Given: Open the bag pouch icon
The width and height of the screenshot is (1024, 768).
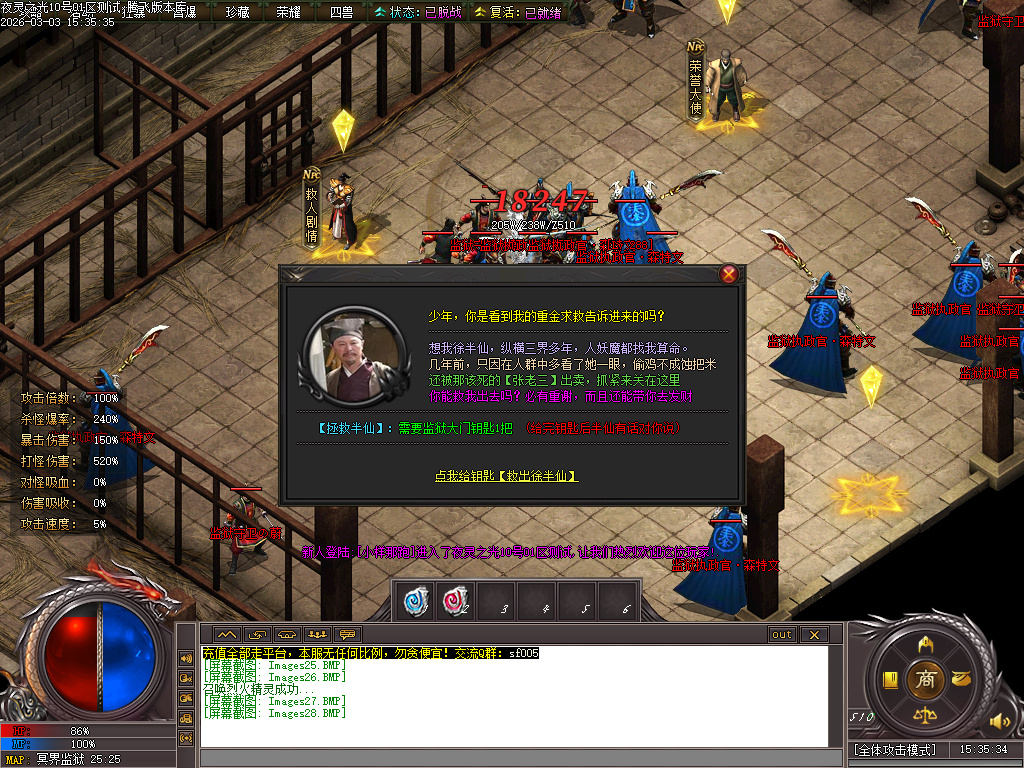Looking at the screenshot, I should [x=961, y=680].
